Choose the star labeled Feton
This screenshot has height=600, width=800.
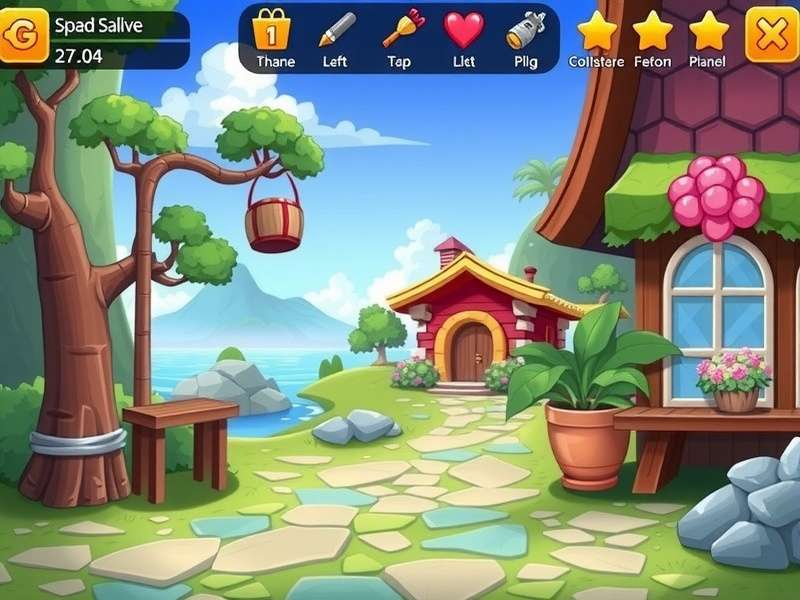click(x=653, y=32)
